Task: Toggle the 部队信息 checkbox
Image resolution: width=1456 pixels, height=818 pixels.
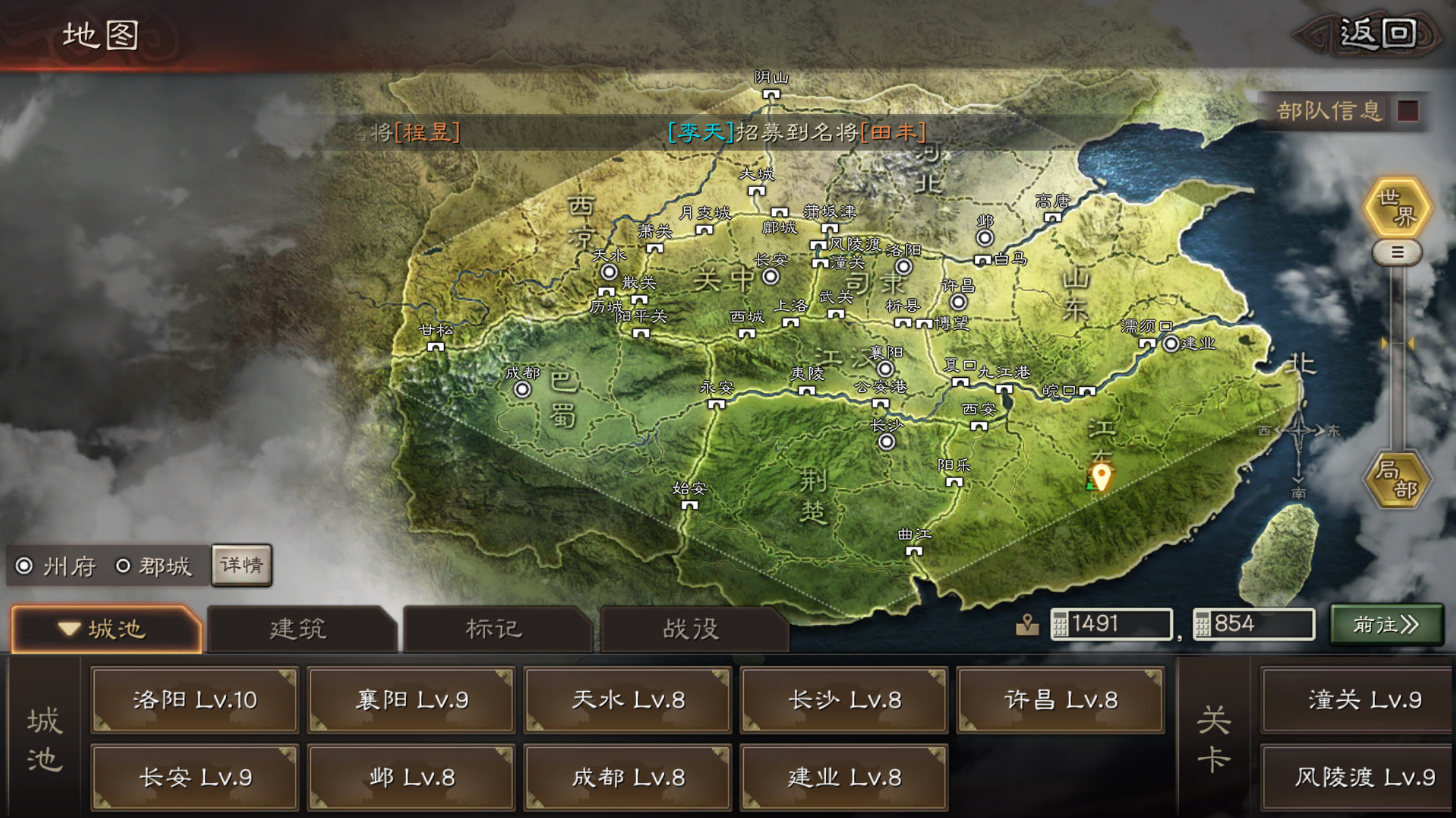Action: point(1407,111)
